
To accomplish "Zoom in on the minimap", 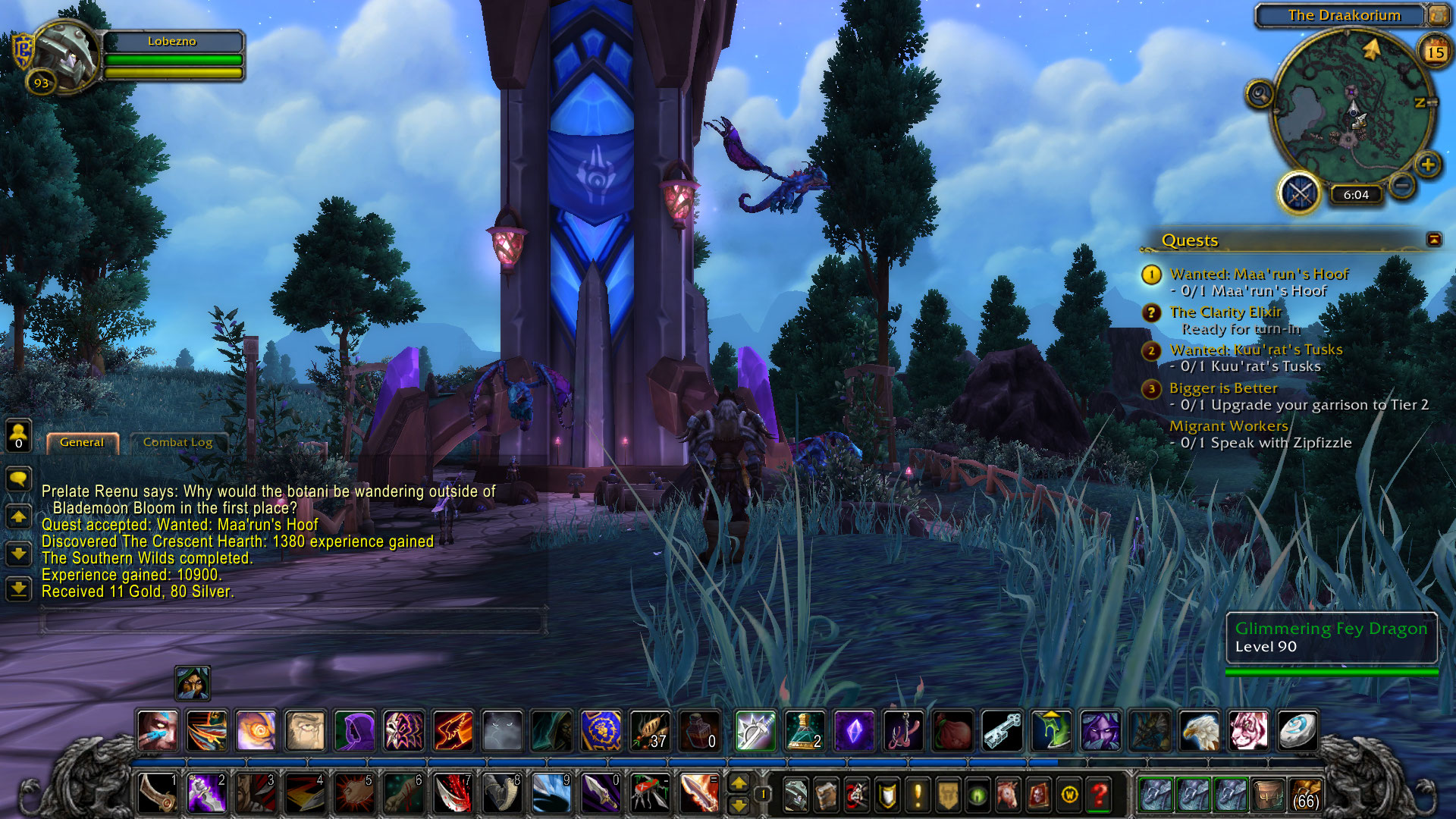I will pyautogui.click(x=1427, y=165).
